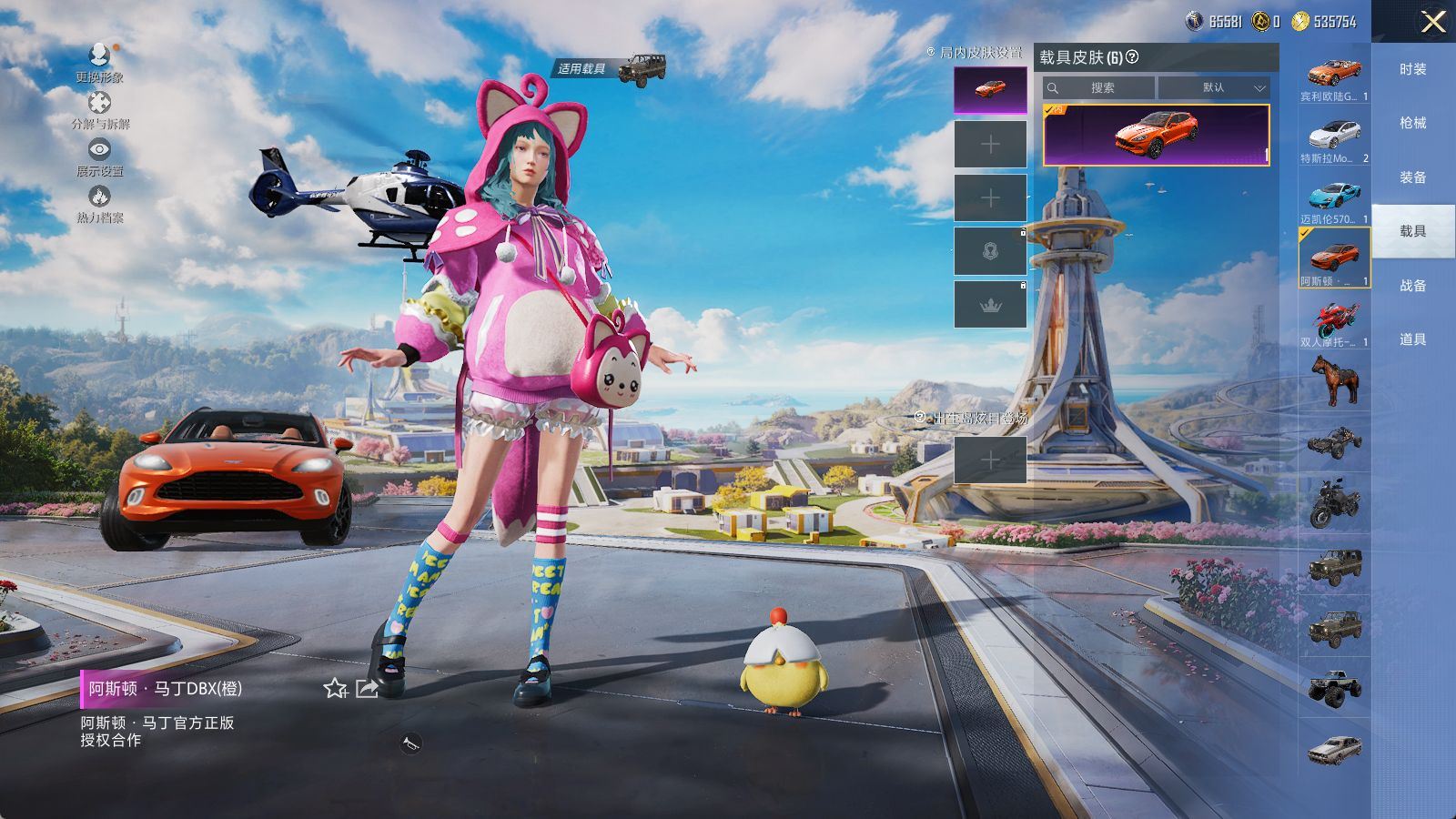Open the 道具 tab
Screen dimensions: 1456x819
(x=1412, y=339)
